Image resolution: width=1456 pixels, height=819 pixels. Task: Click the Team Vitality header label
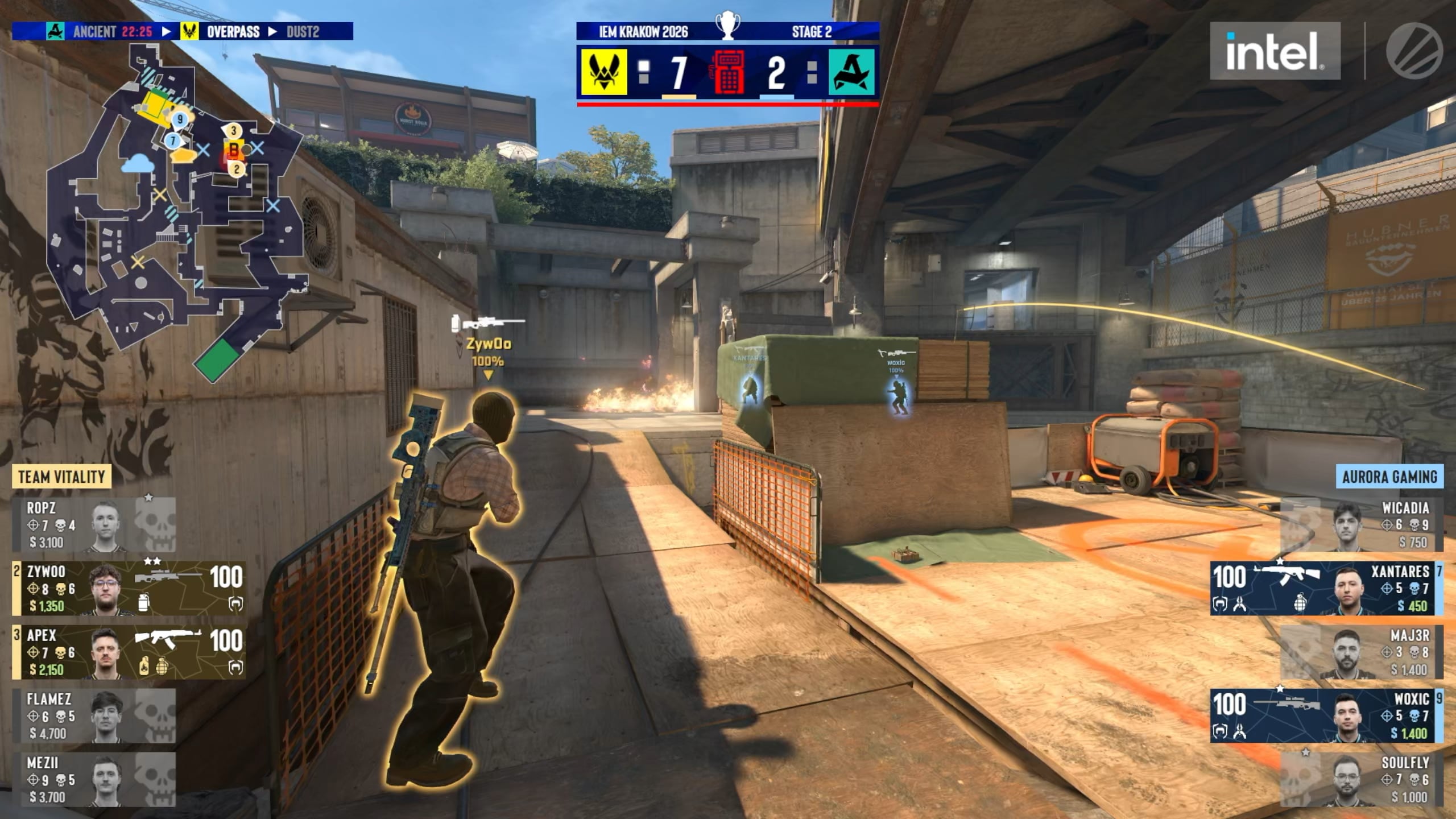click(x=61, y=477)
